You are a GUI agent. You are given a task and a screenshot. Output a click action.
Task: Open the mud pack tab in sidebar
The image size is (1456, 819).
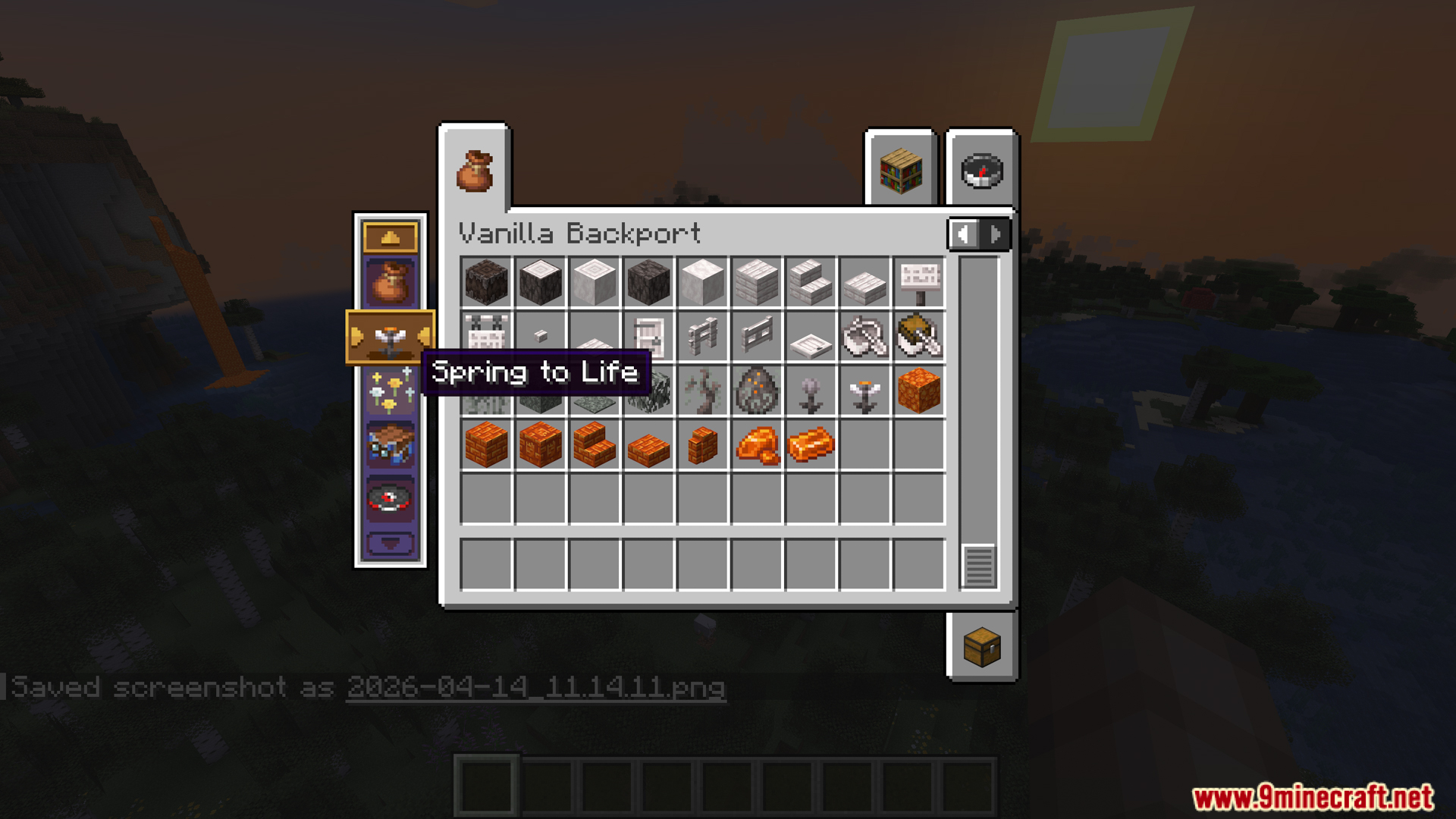(390, 444)
